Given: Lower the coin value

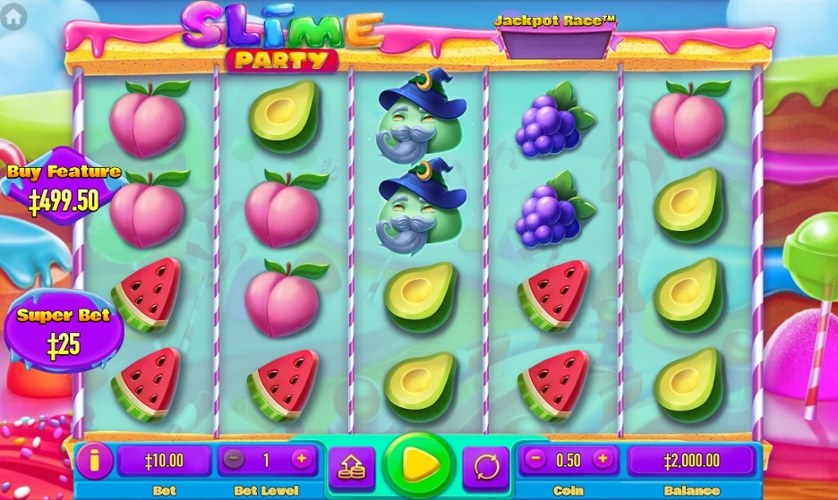Looking at the screenshot, I should [535, 460].
